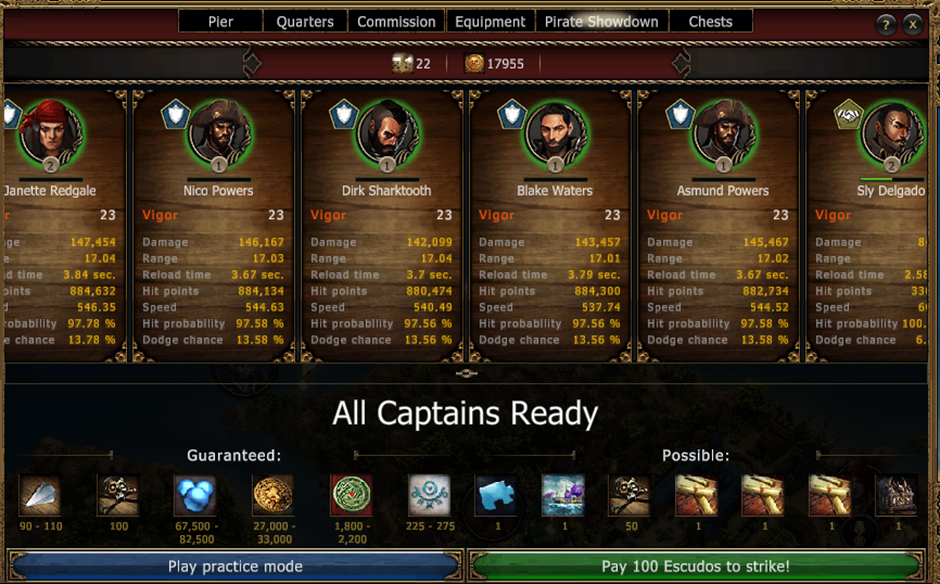This screenshot has height=584, width=940.
Task: Pick captain Blake Waters card
Action: tap(554, 220)
